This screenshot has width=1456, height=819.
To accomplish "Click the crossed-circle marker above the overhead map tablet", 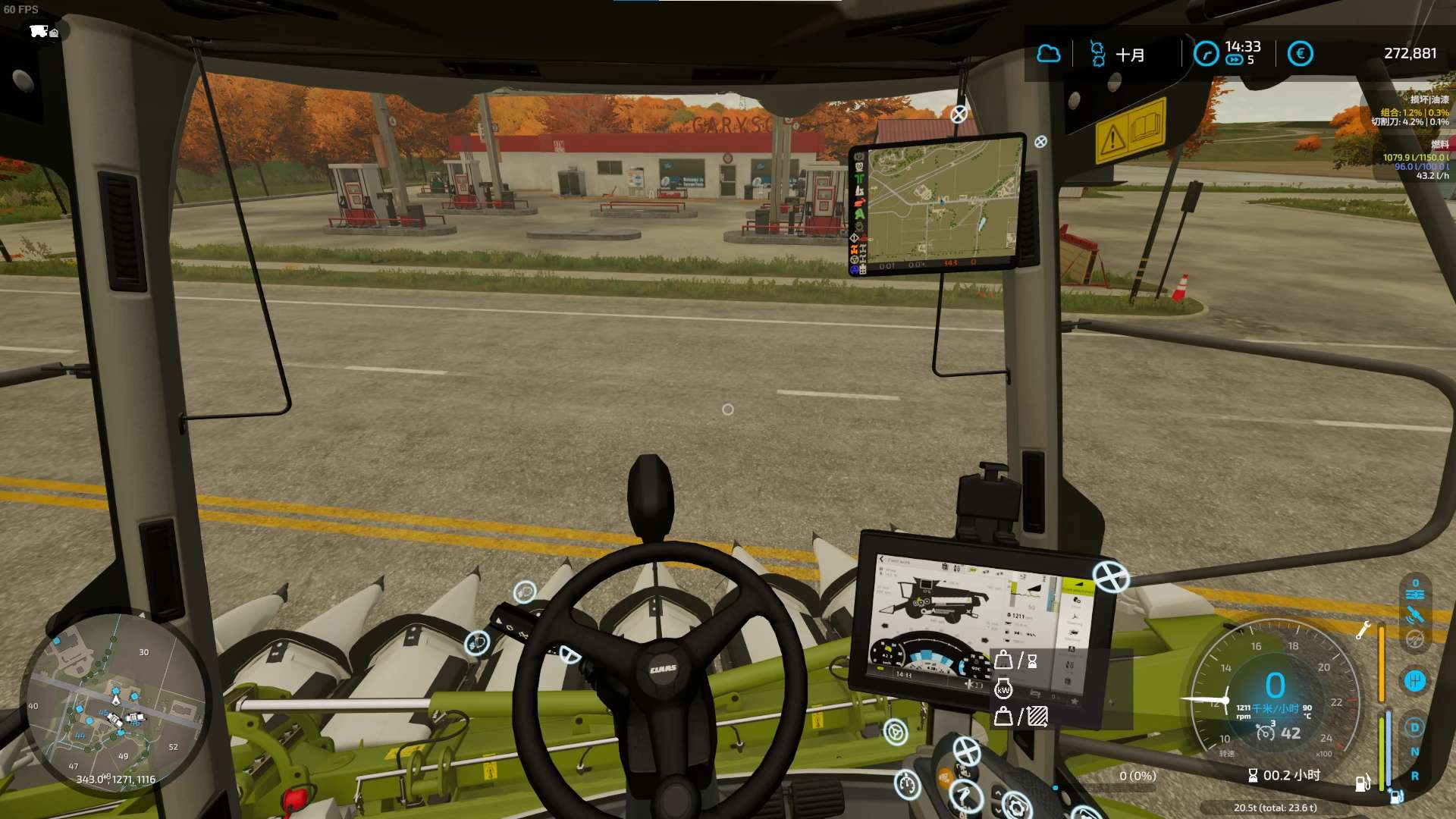I will point(959,114).
